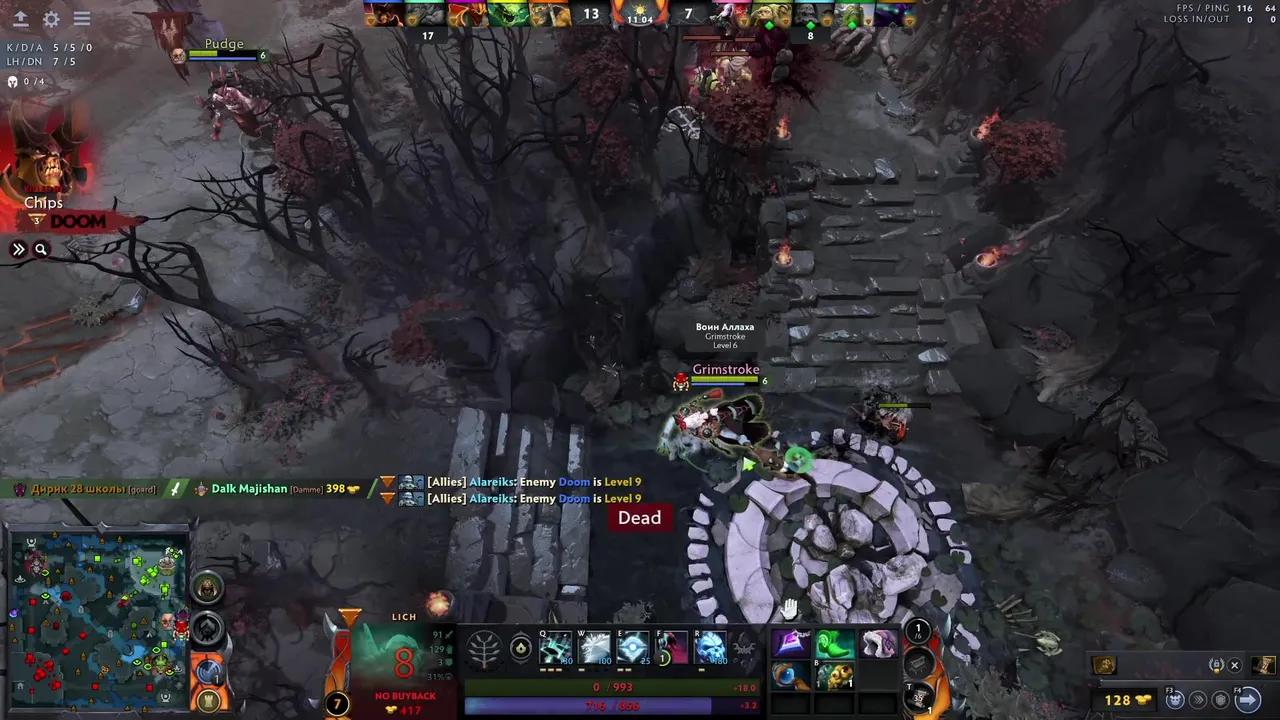Click the Doom link in Alareiks' chat message
Screen dimensions: 1280x720
click(573, 481)
